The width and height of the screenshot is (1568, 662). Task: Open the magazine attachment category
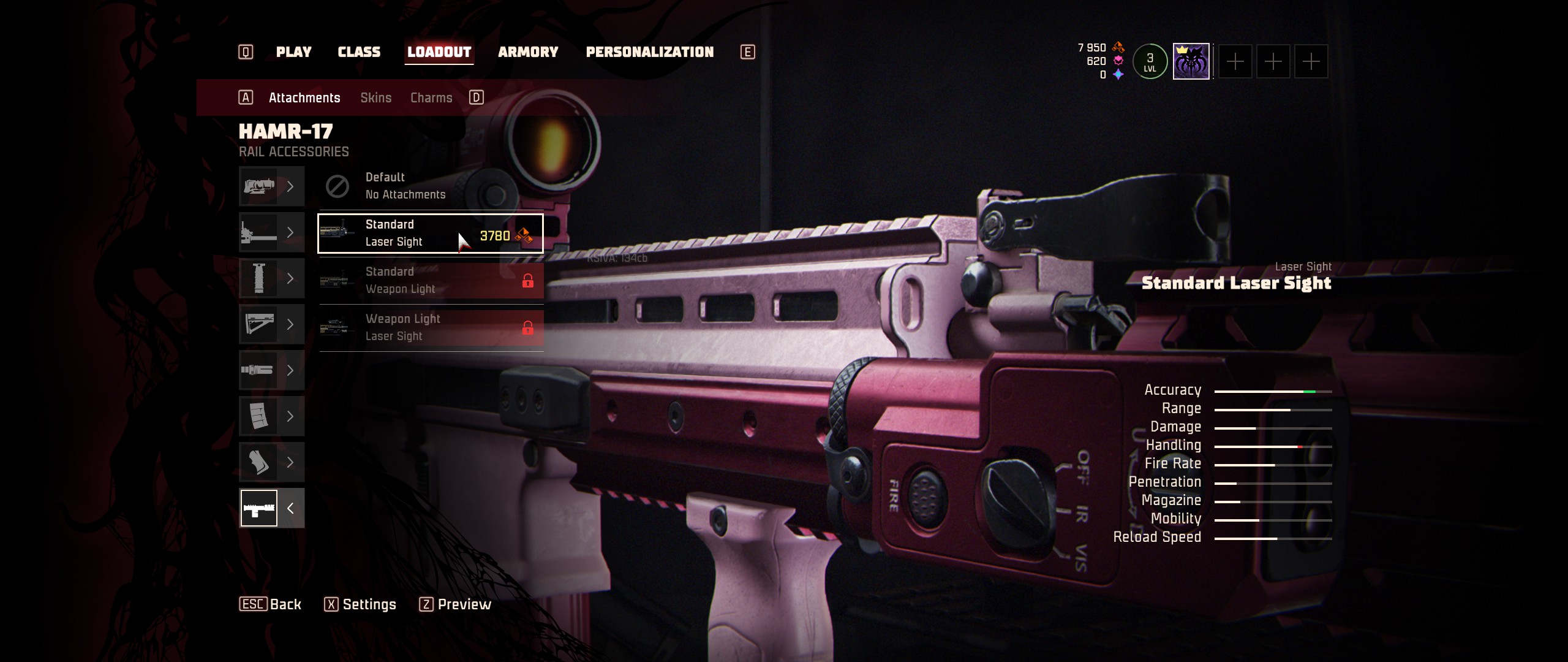271,416
